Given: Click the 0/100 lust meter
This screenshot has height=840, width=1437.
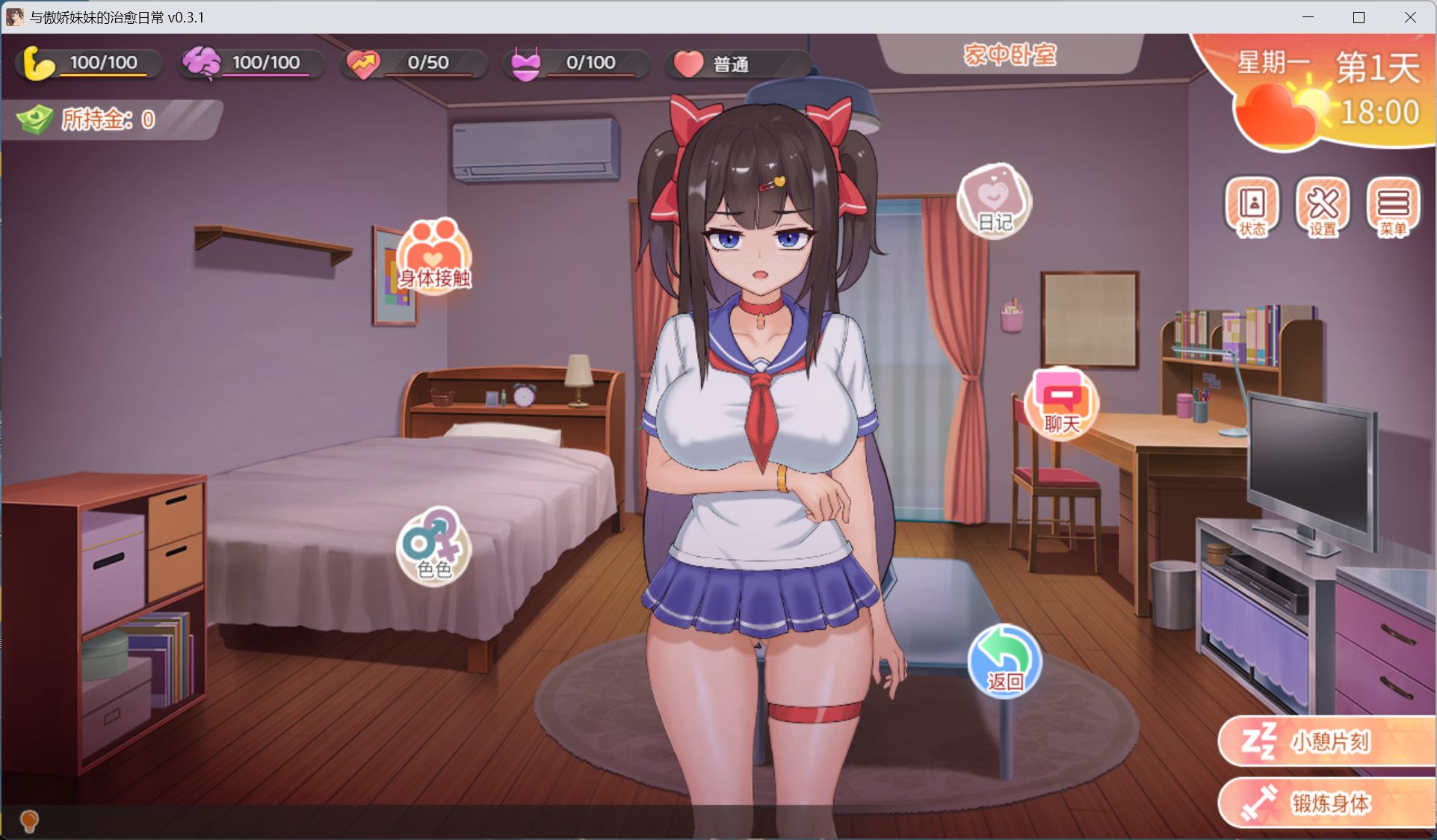Looking at the screenshot, I should (577, 63).
